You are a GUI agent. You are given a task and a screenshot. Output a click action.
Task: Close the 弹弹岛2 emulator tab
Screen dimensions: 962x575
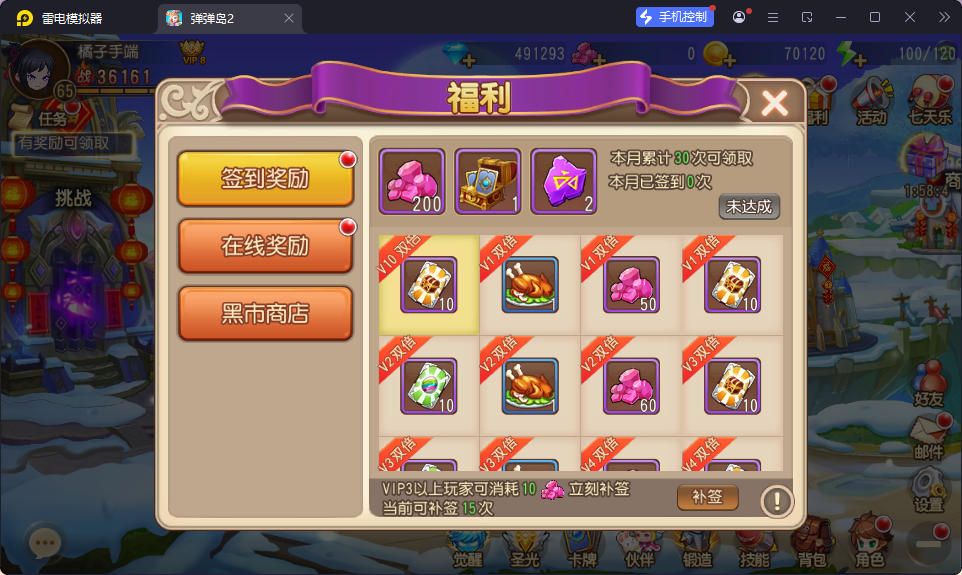coord(289,18)
